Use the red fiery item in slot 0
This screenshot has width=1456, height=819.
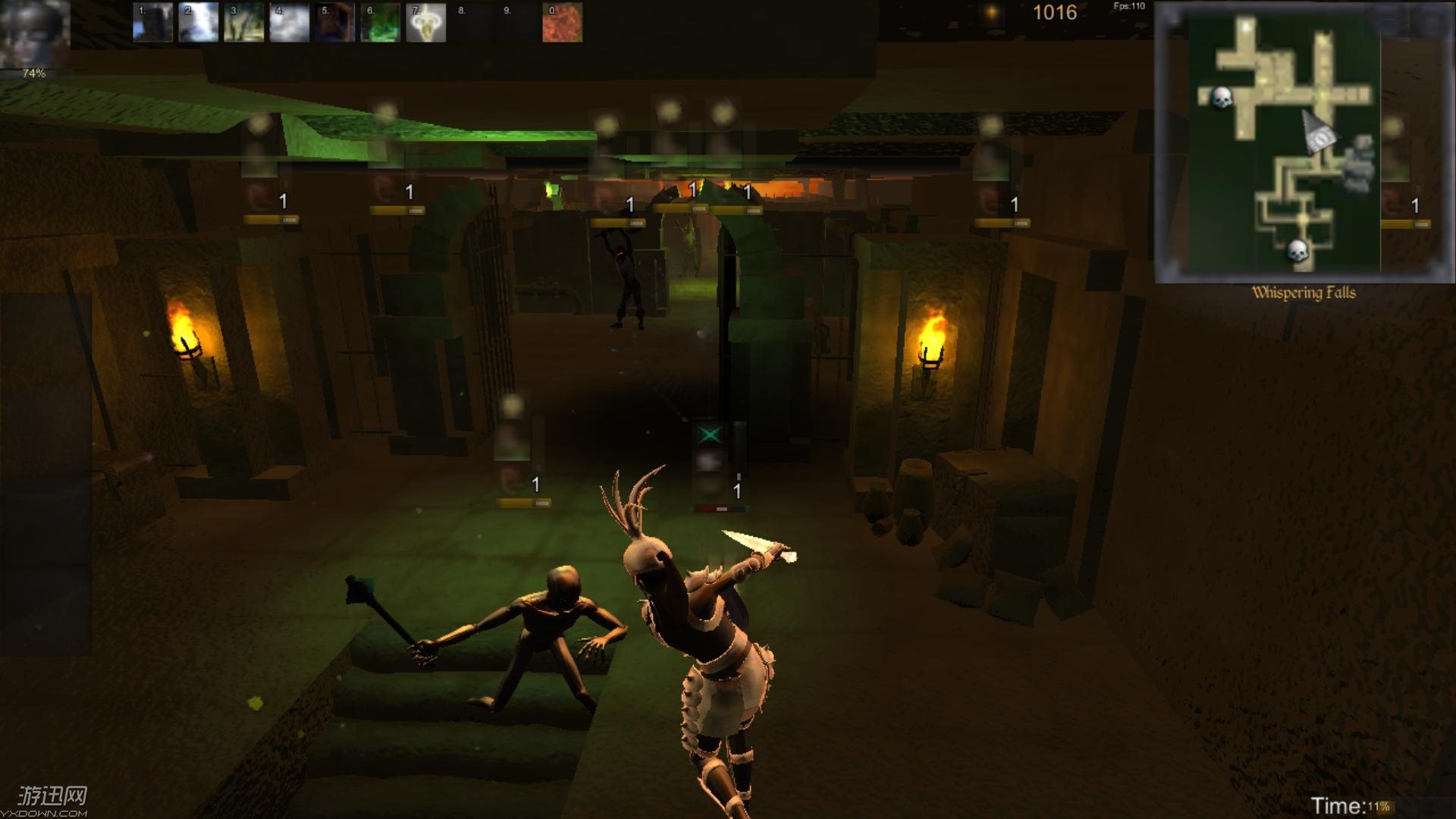tap(562, 22)
